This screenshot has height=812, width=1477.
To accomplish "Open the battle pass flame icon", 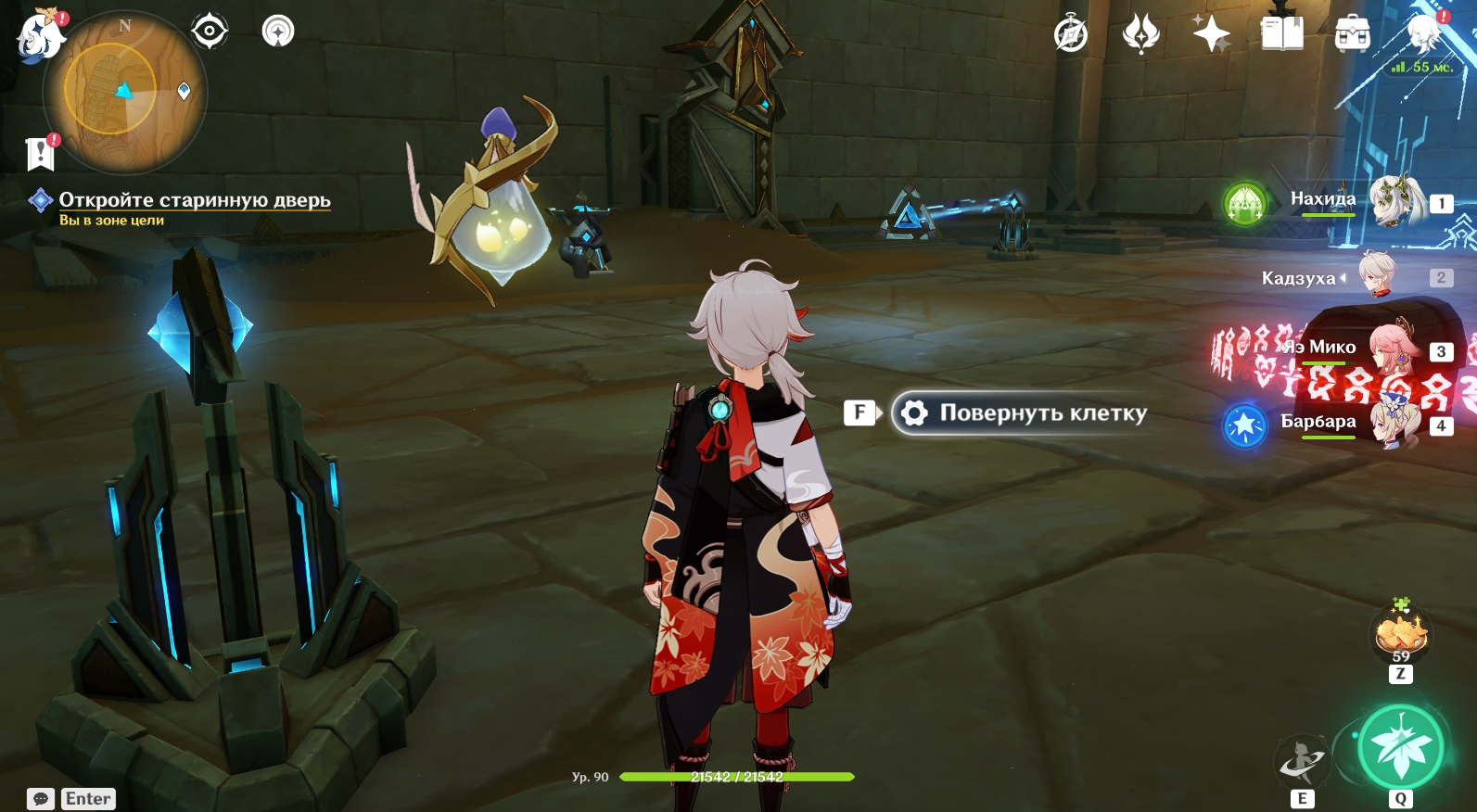I will (x=1141, y=35).
